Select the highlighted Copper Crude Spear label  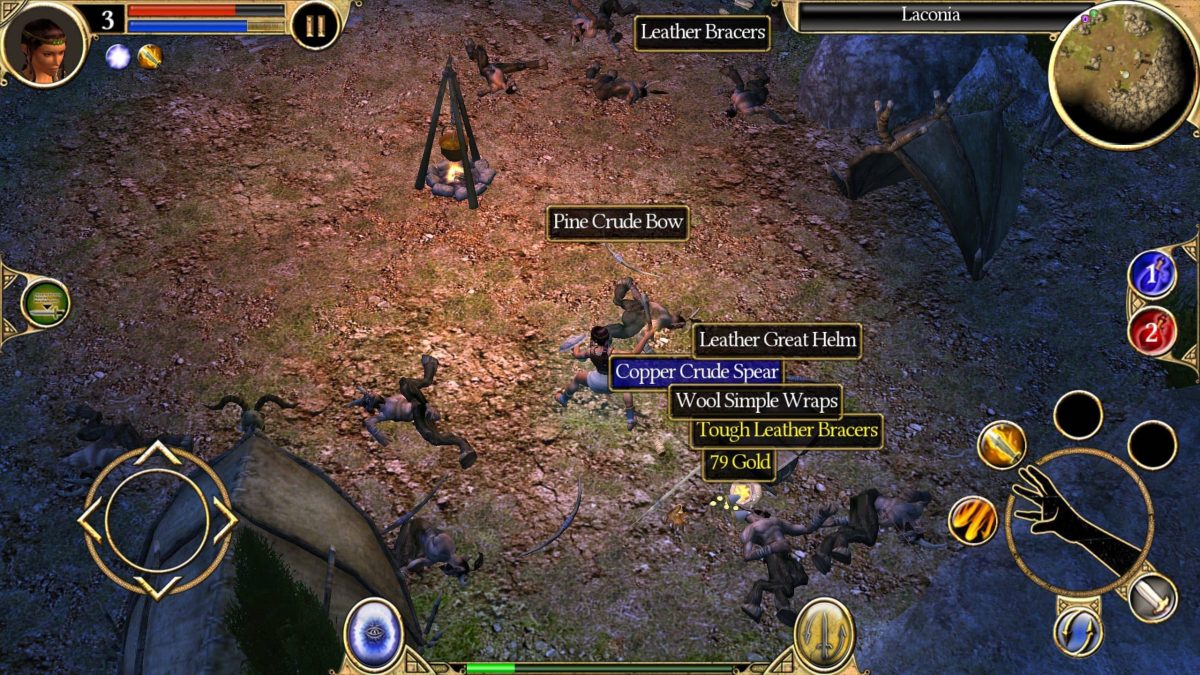(x=697, y=372)
